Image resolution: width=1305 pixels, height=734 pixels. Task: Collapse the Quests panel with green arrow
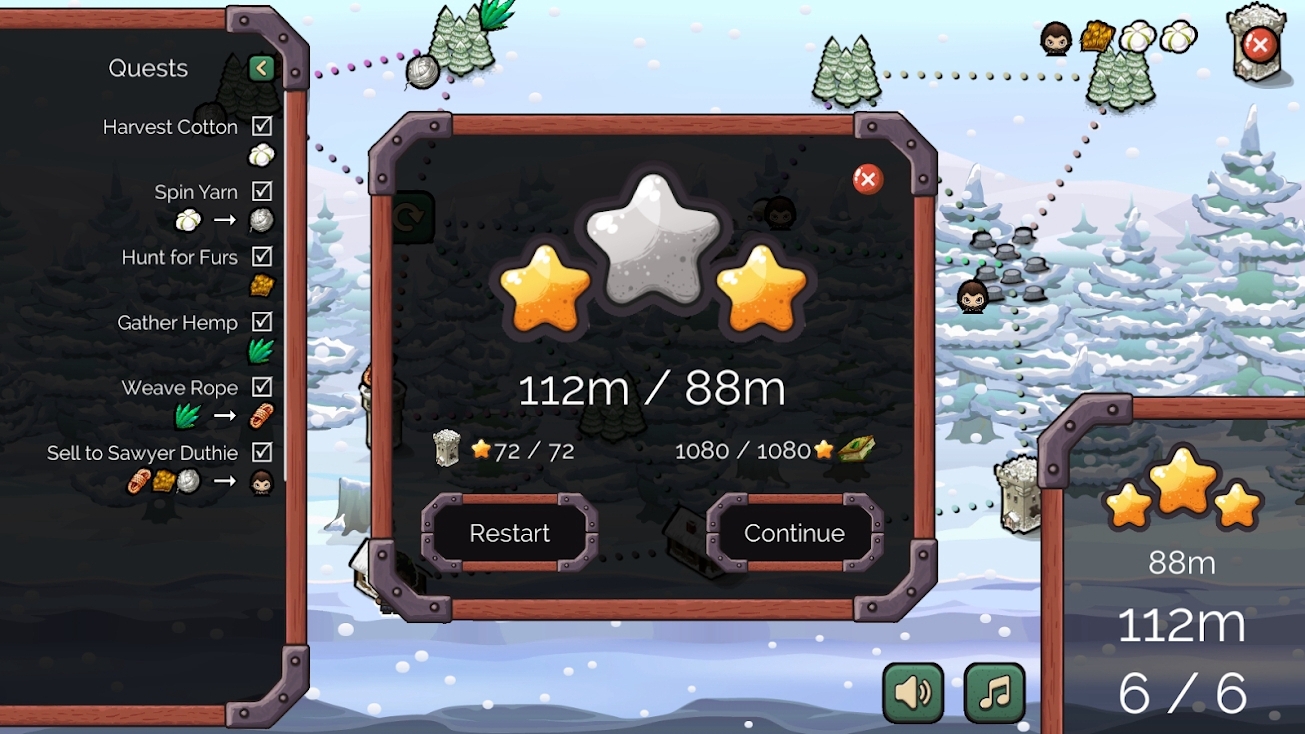point(261,69)
